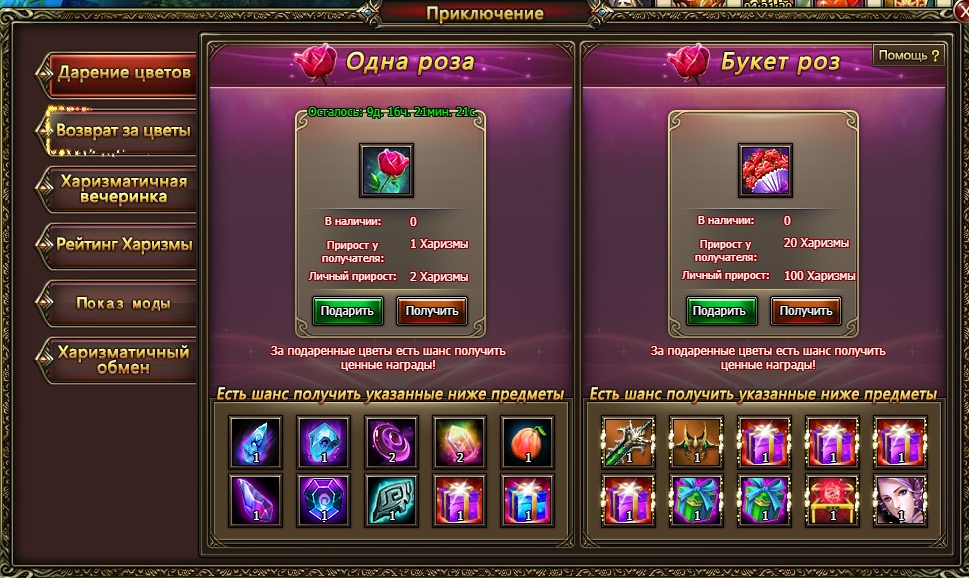Show the Рейтинг Харизмы tab

122,245
